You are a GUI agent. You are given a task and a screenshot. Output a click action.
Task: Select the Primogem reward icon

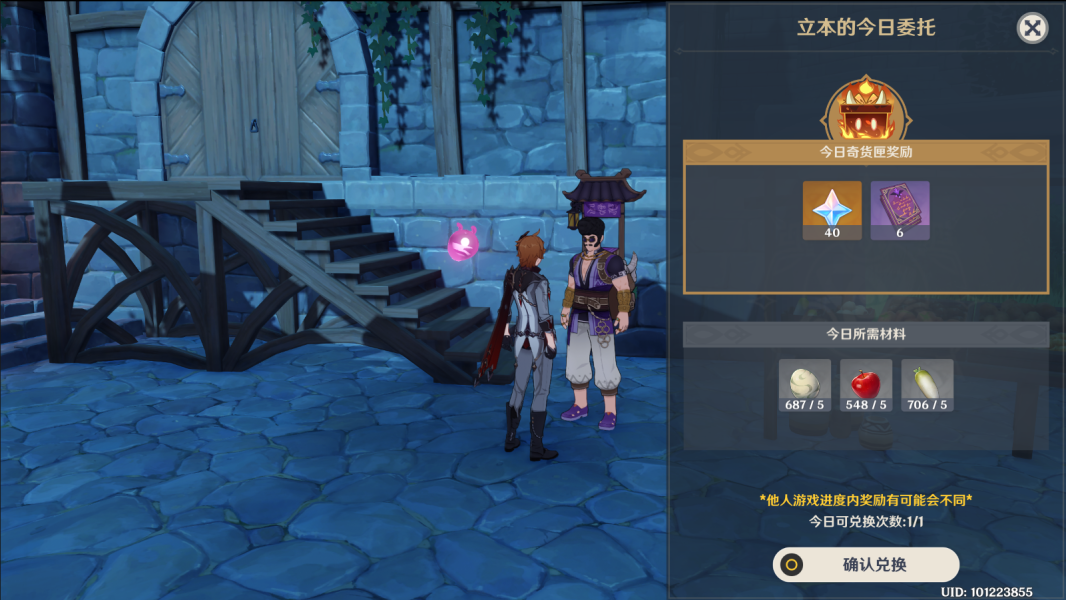[x=832, y=210]
